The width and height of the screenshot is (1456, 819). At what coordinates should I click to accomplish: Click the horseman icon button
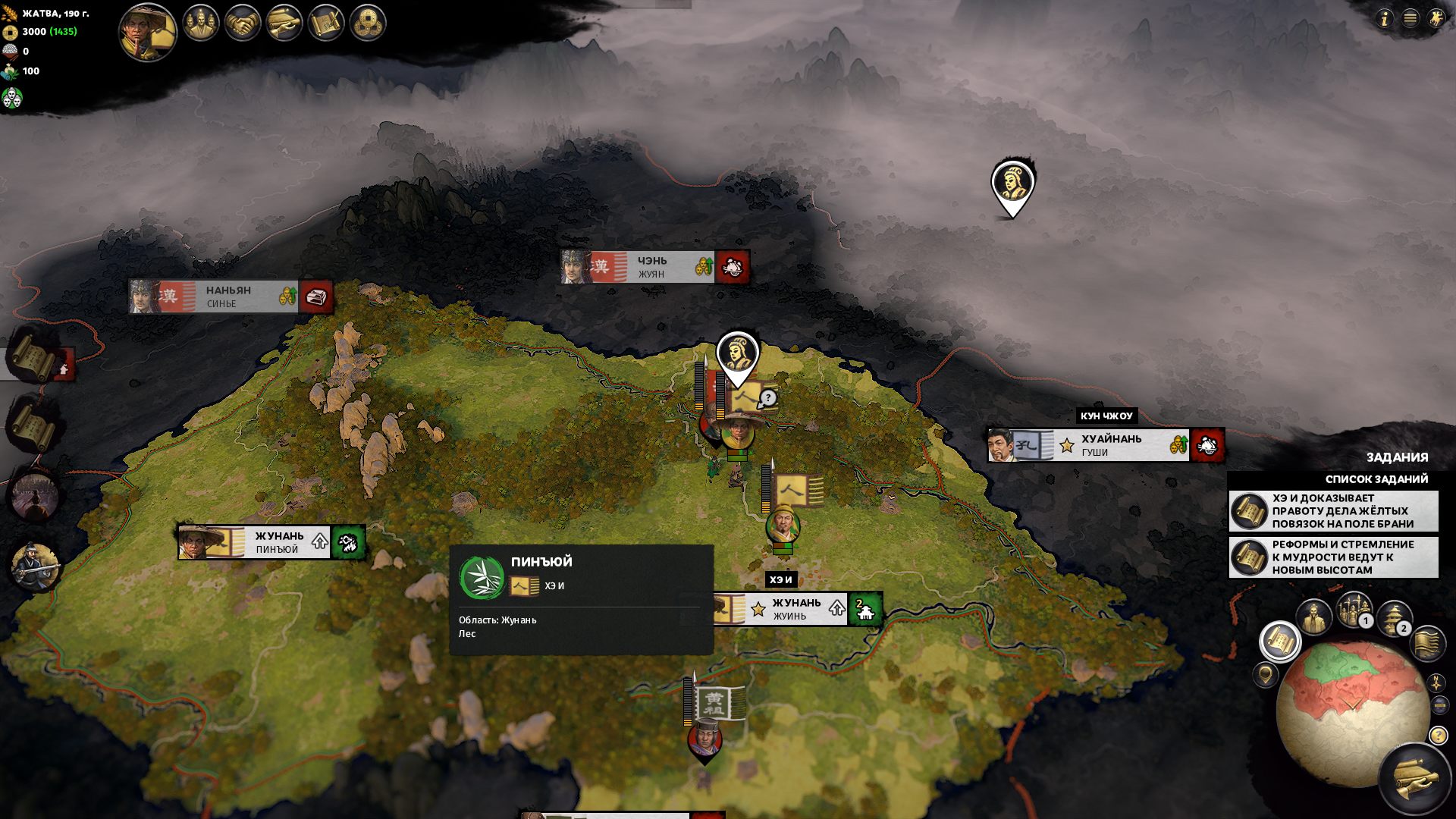pos(1436,19)
